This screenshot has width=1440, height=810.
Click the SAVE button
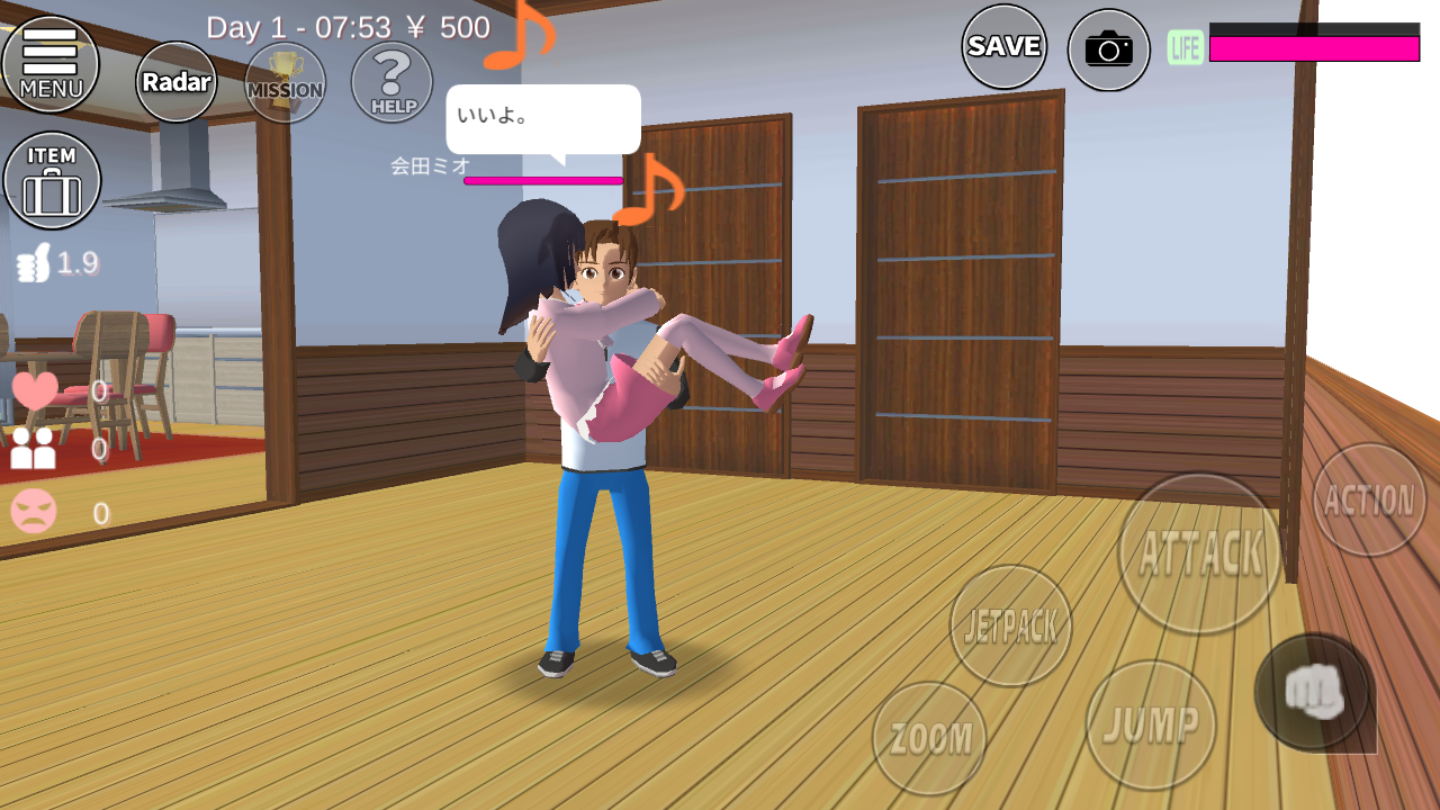click(1004, 47)
